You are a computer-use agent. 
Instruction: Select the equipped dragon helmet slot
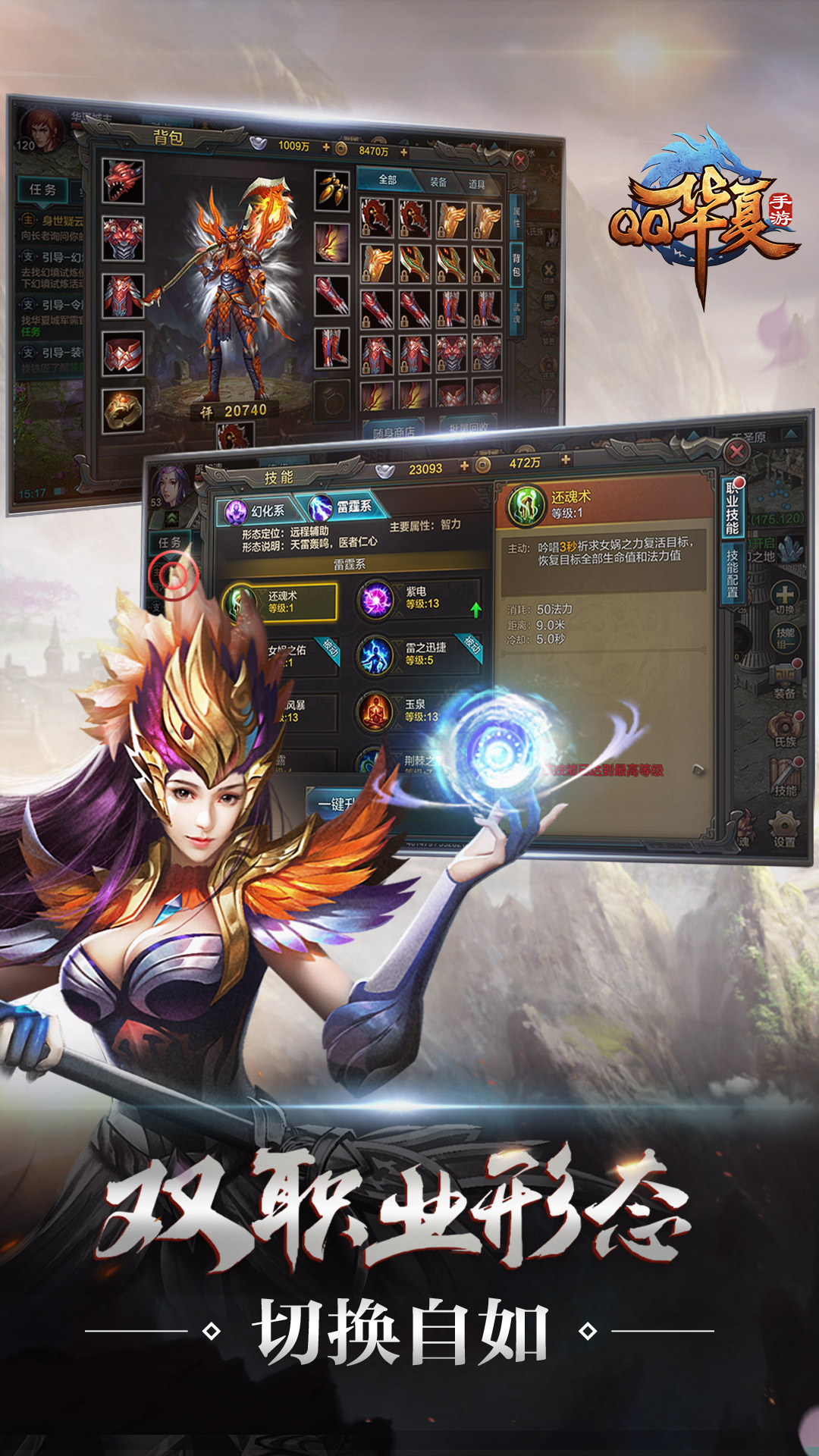click(123, 181)
